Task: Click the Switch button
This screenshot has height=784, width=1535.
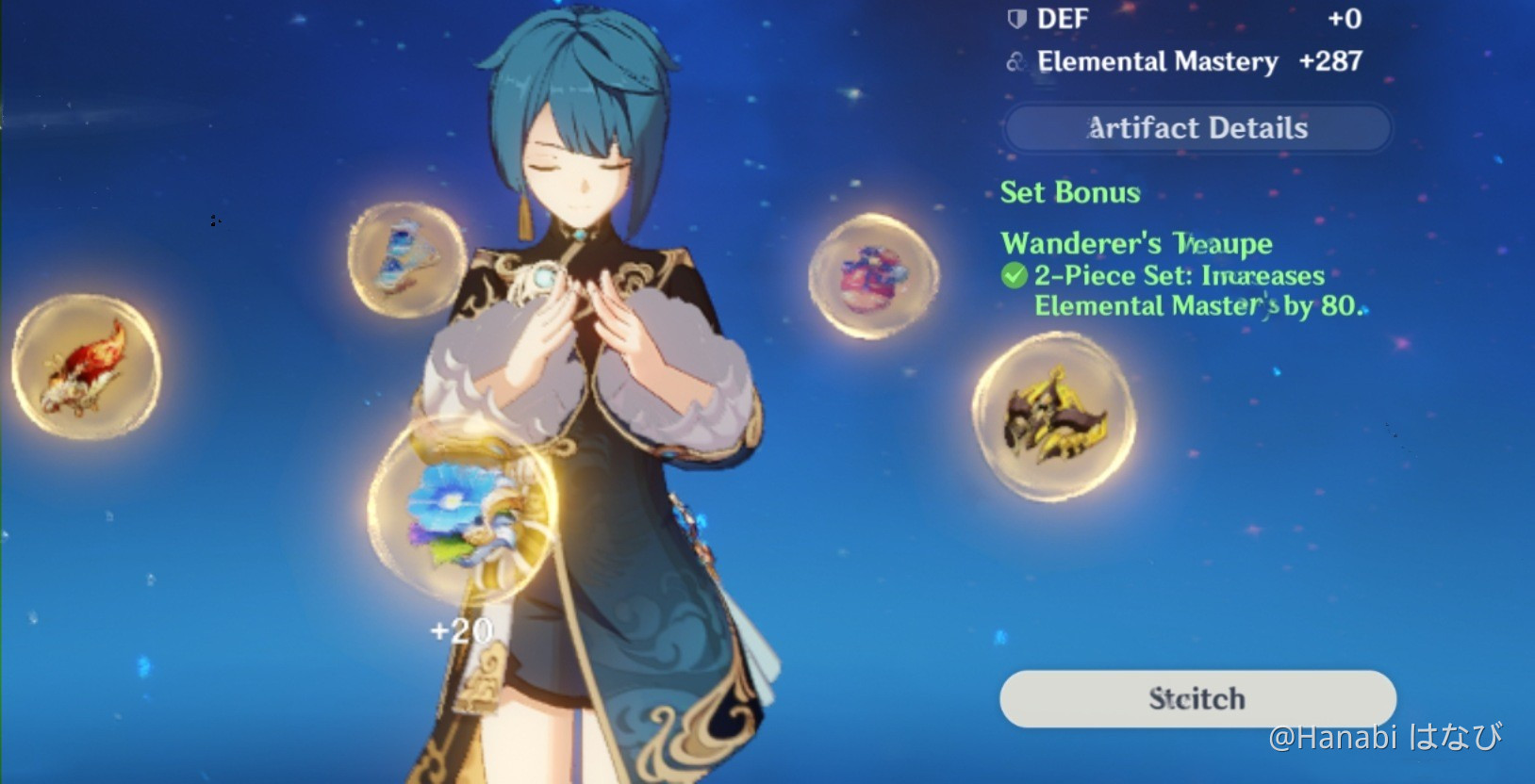Action: (x=1197, y=698)
